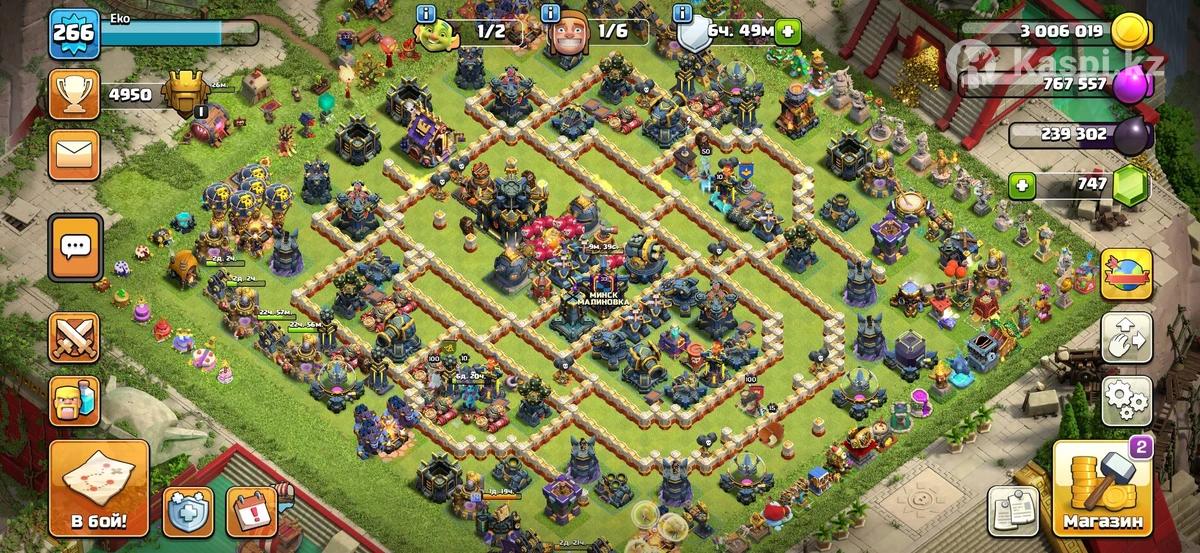Open the army overview with barbarian icon

tap(75, 400)
